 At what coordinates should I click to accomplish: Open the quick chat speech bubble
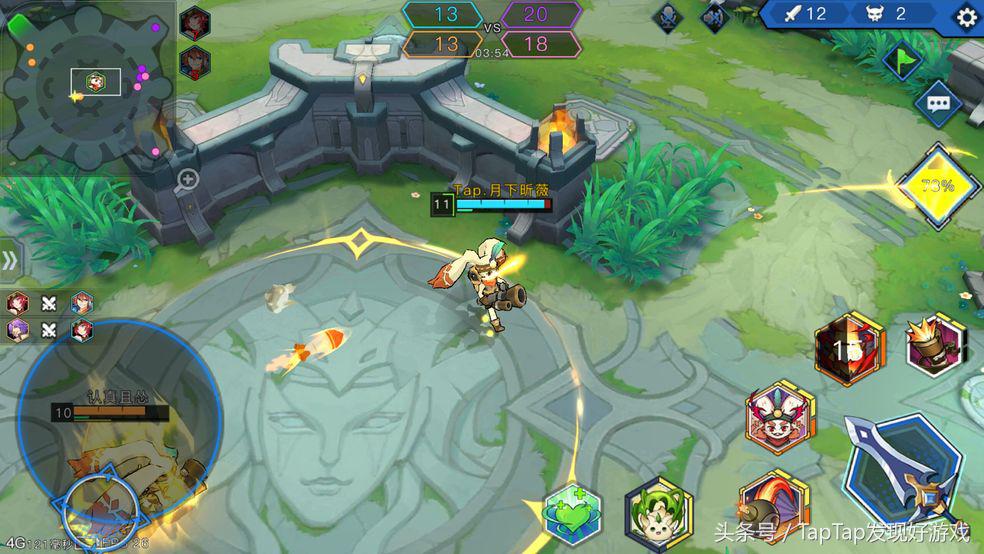tap(938, 104)
